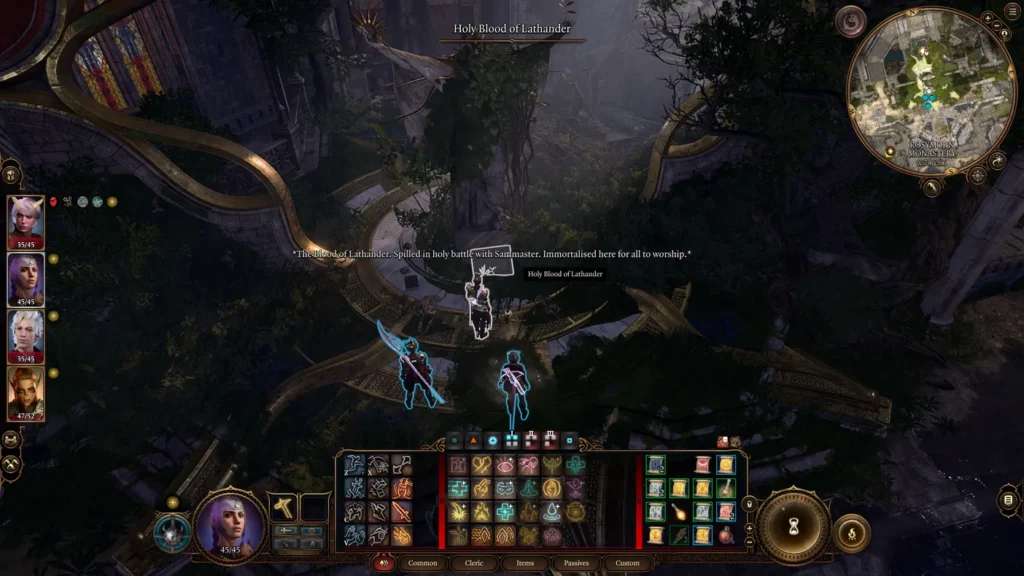Toggle the hotbar lock icon

(748, 504)
